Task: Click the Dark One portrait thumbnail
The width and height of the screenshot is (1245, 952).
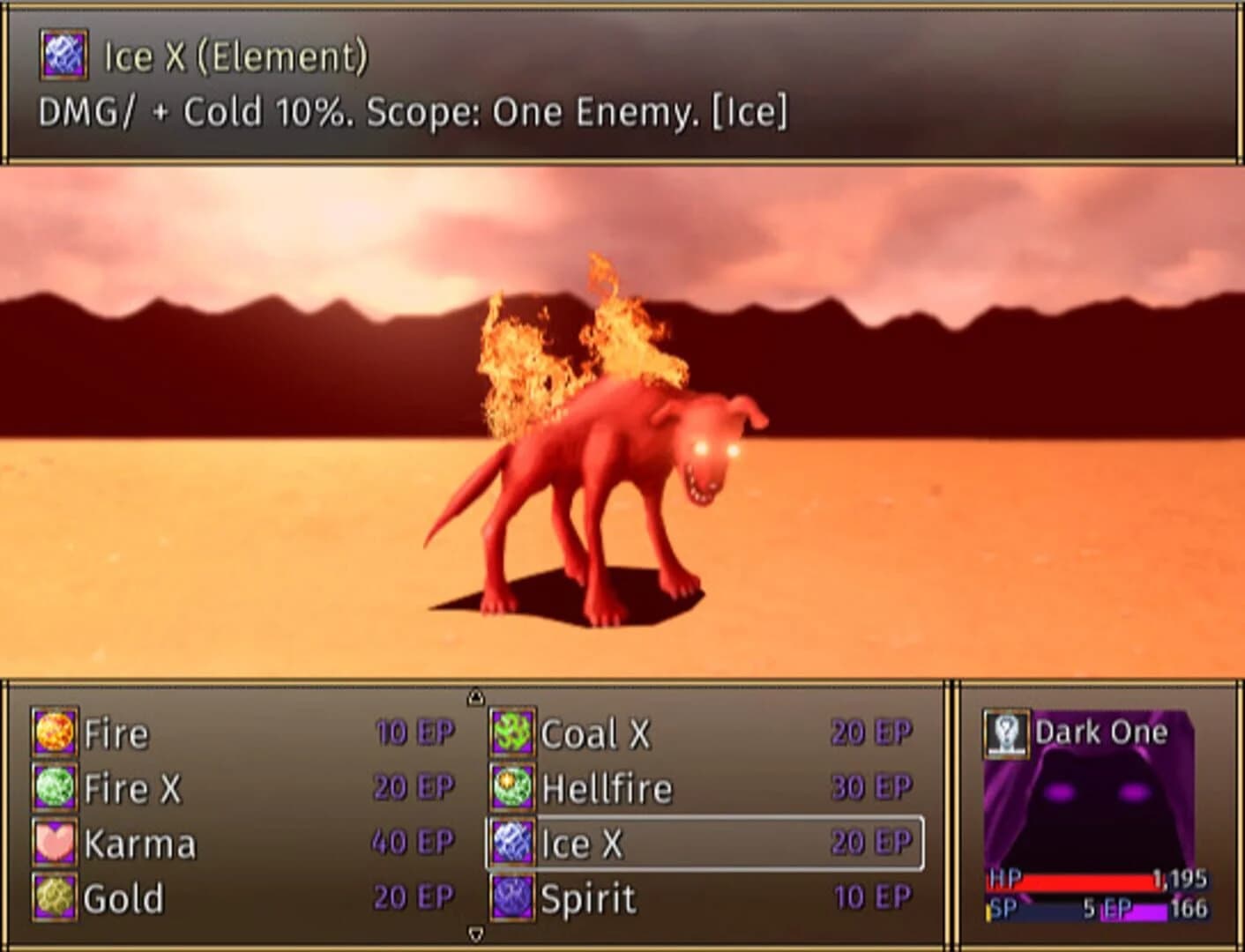Action: pos(1102,802)
